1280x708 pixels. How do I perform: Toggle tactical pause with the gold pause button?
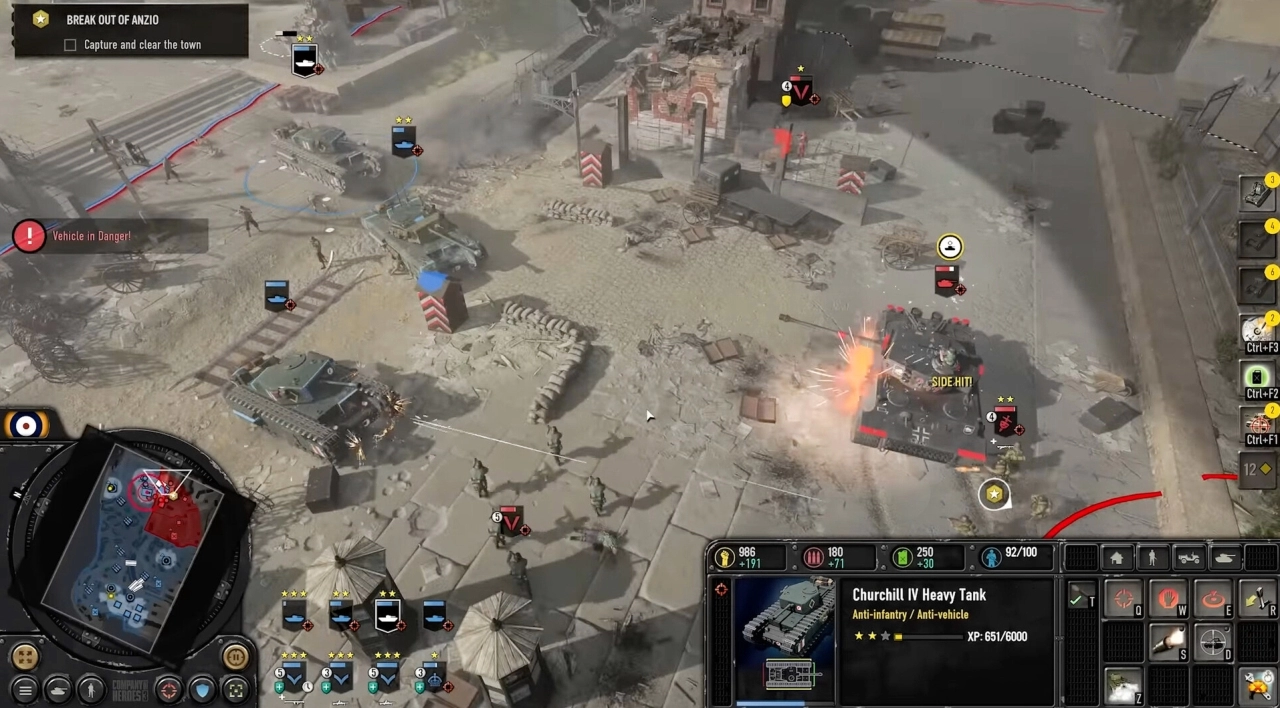(x=236, y=657)
